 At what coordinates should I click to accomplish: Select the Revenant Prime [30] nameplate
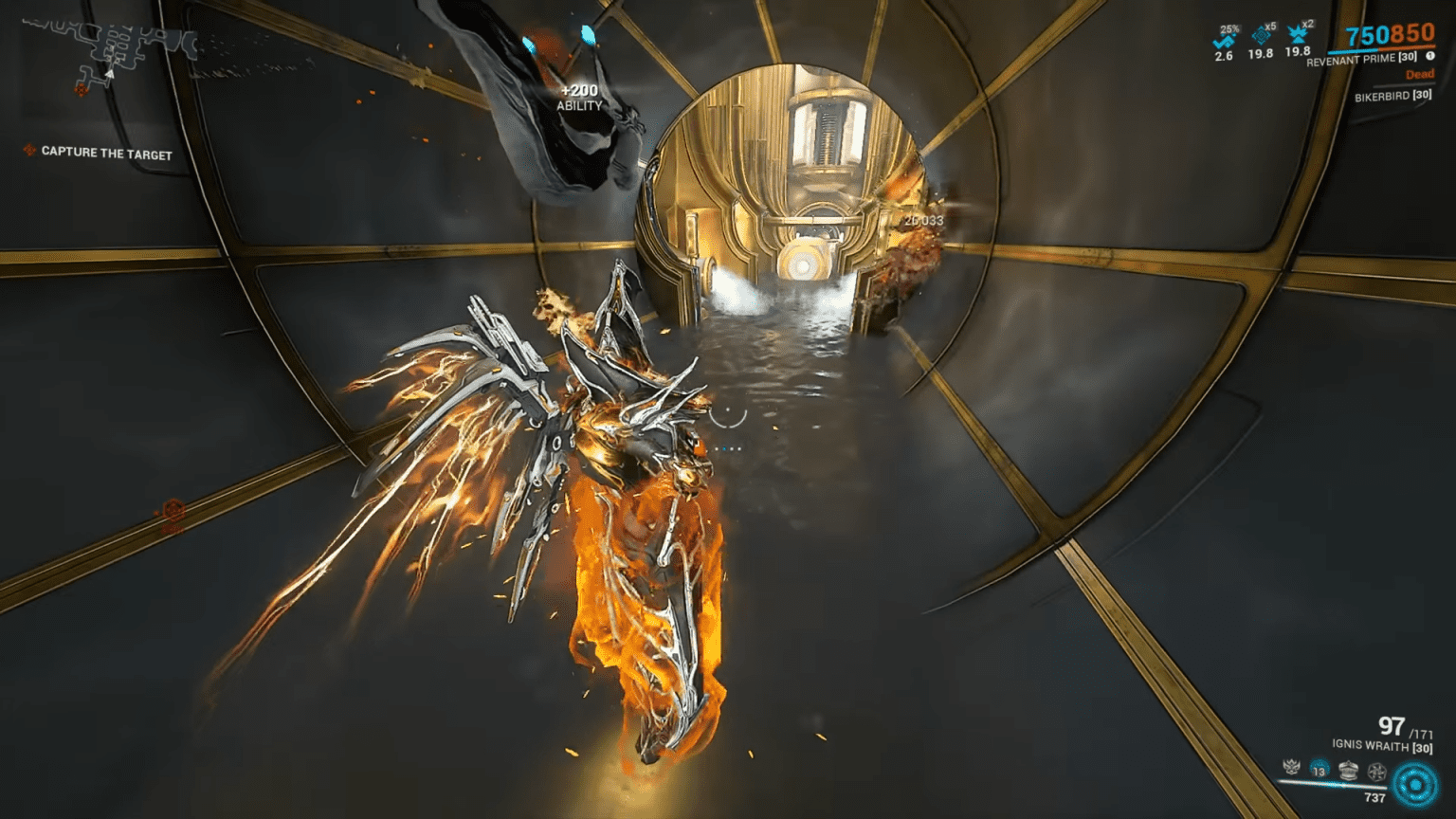tap(1361, 59)
